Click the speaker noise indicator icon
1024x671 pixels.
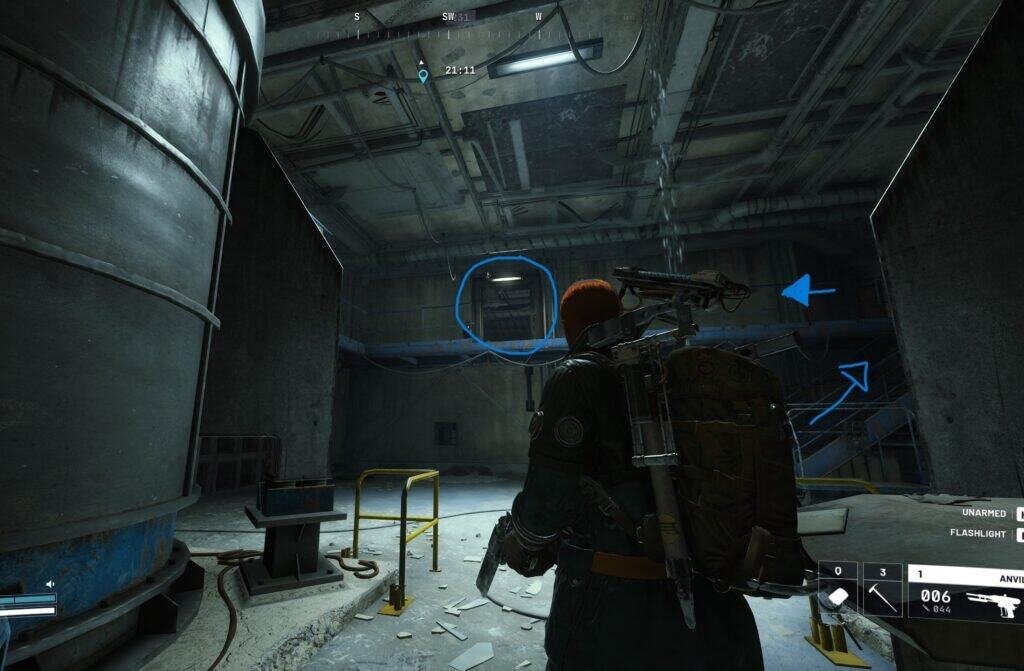(49, 584)
